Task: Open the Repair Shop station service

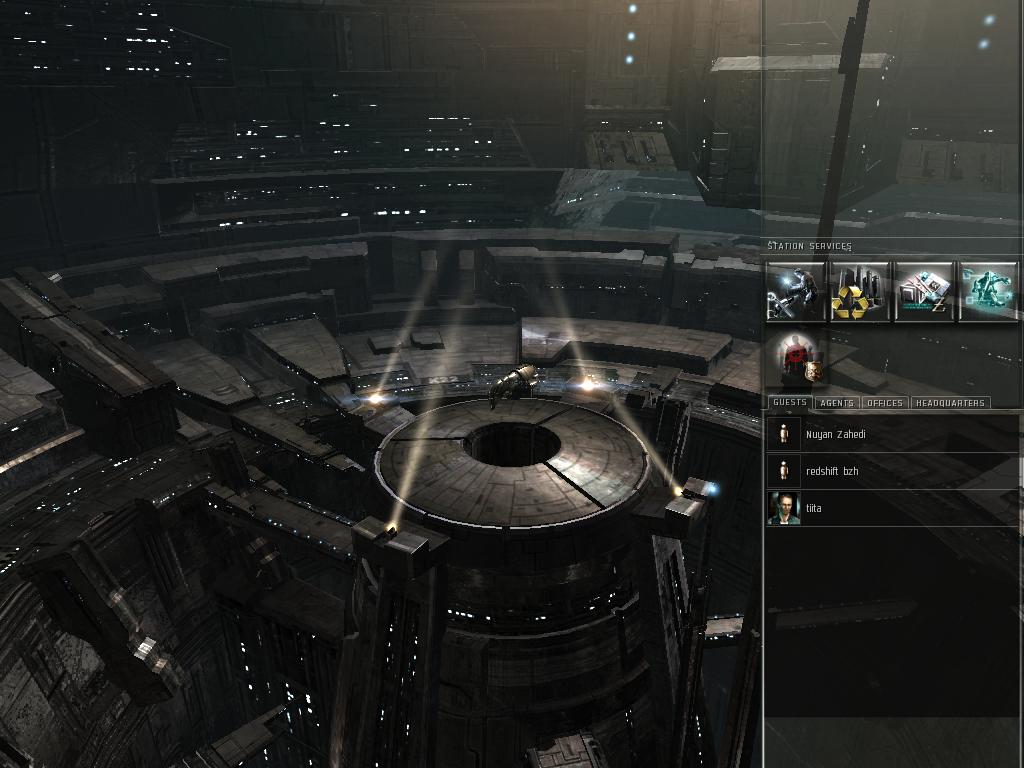Action: pyautogui.click(x=796, y=291)
